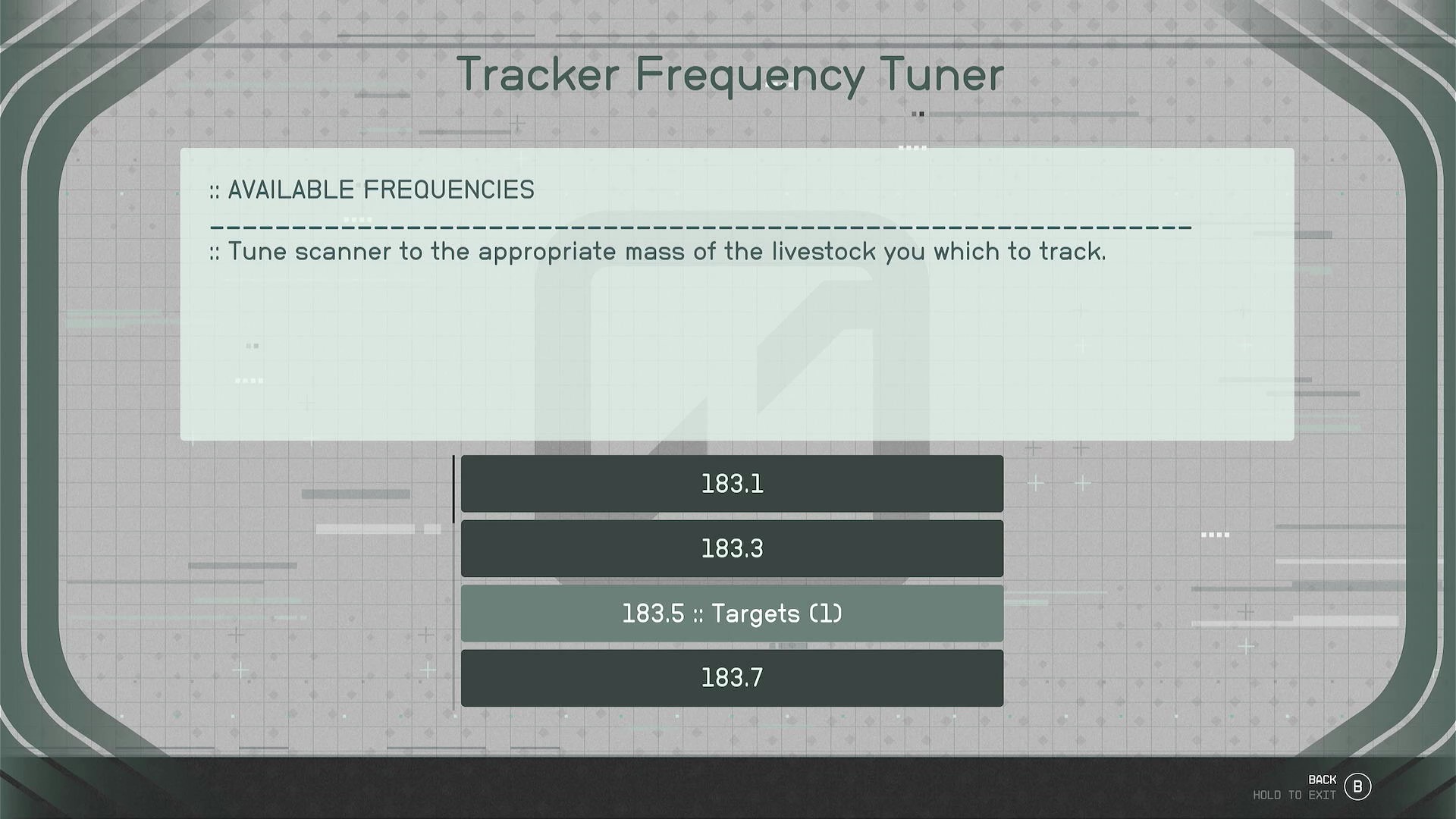Click the selection marker beside 183.1
The height and width of the screenshot is (819, 1456).
[x=454, y=489]
